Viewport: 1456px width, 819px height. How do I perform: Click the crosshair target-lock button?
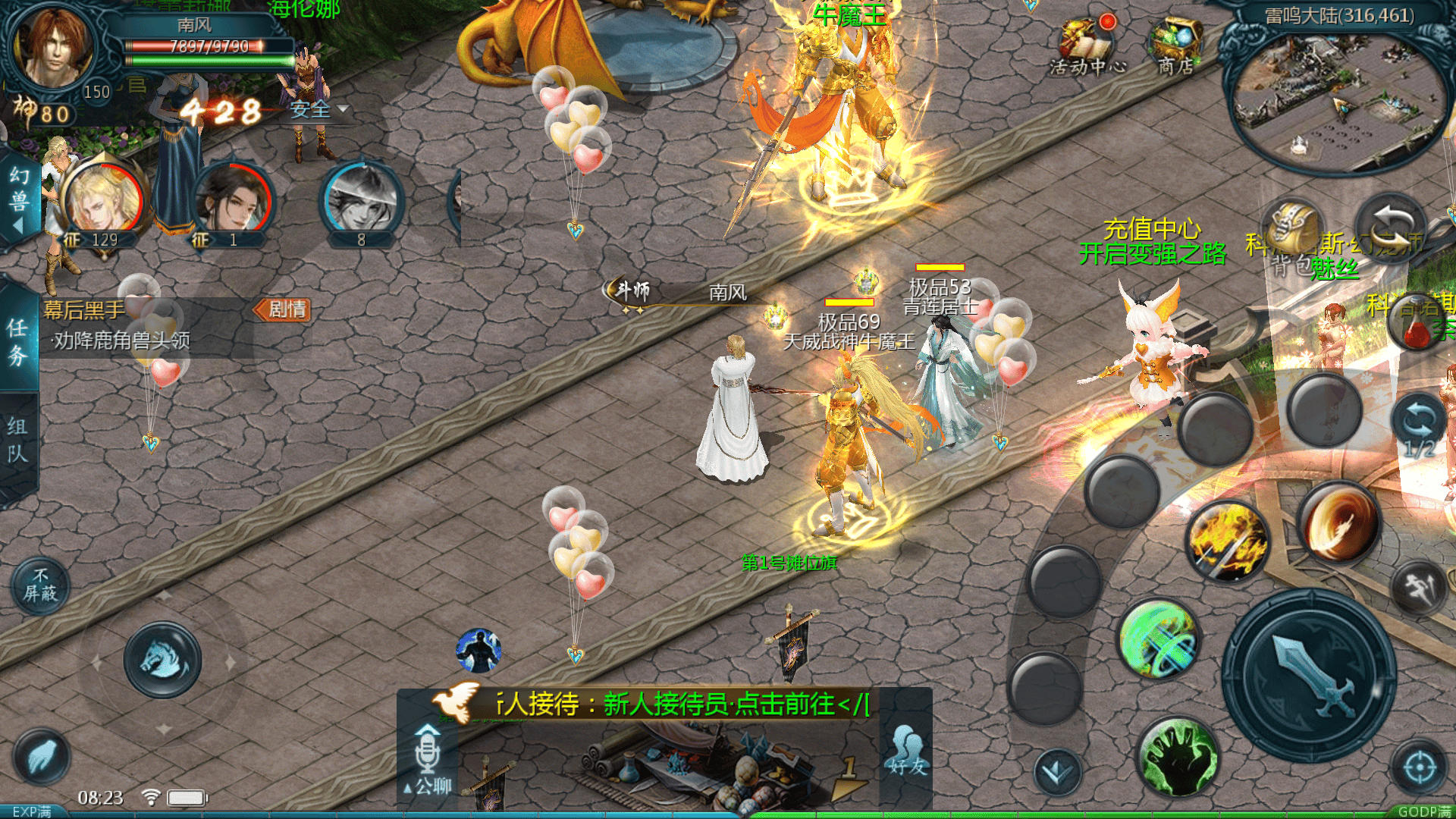[1419, 767]
